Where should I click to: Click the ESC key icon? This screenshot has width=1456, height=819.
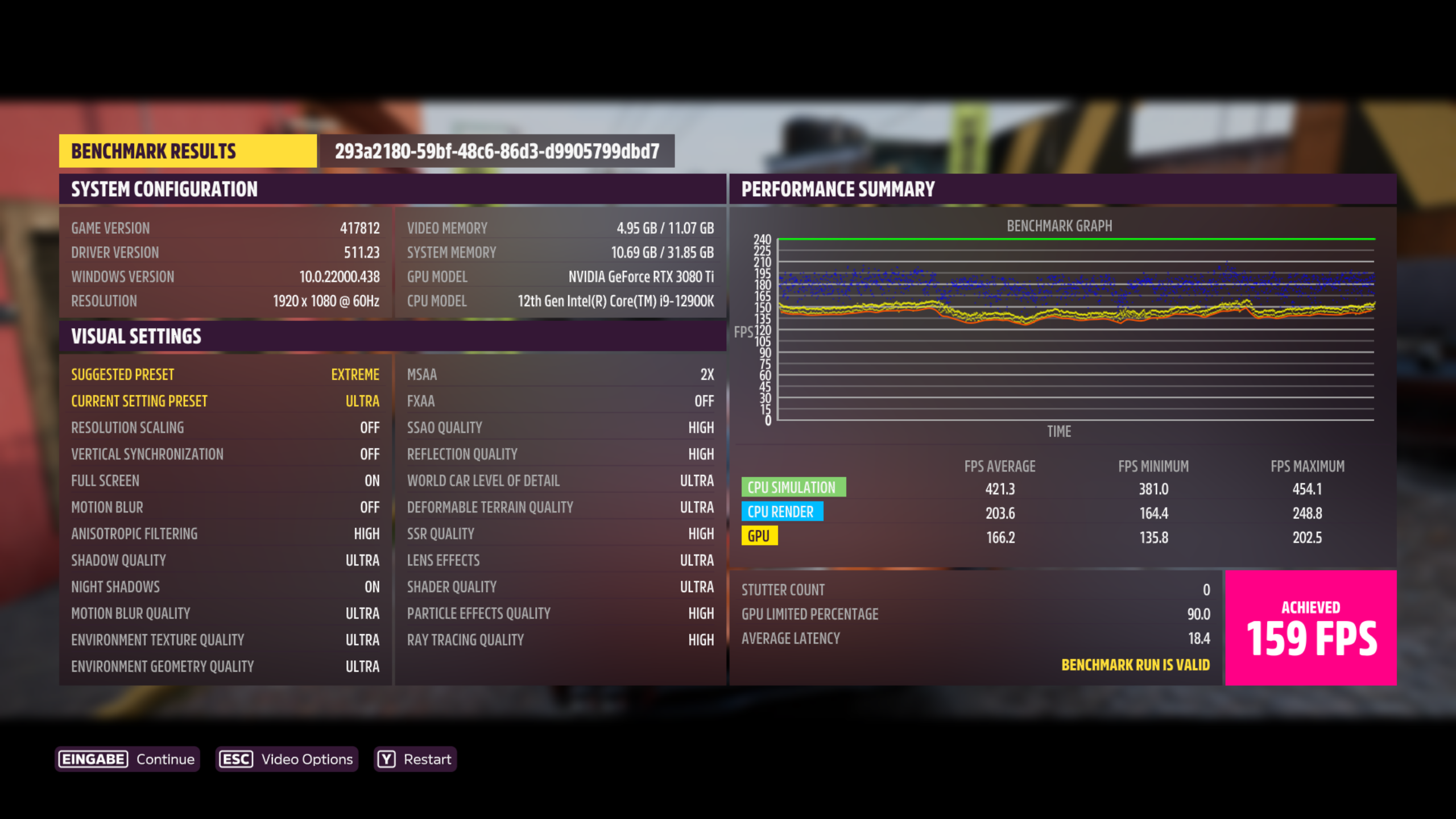[x=234, y=759]
